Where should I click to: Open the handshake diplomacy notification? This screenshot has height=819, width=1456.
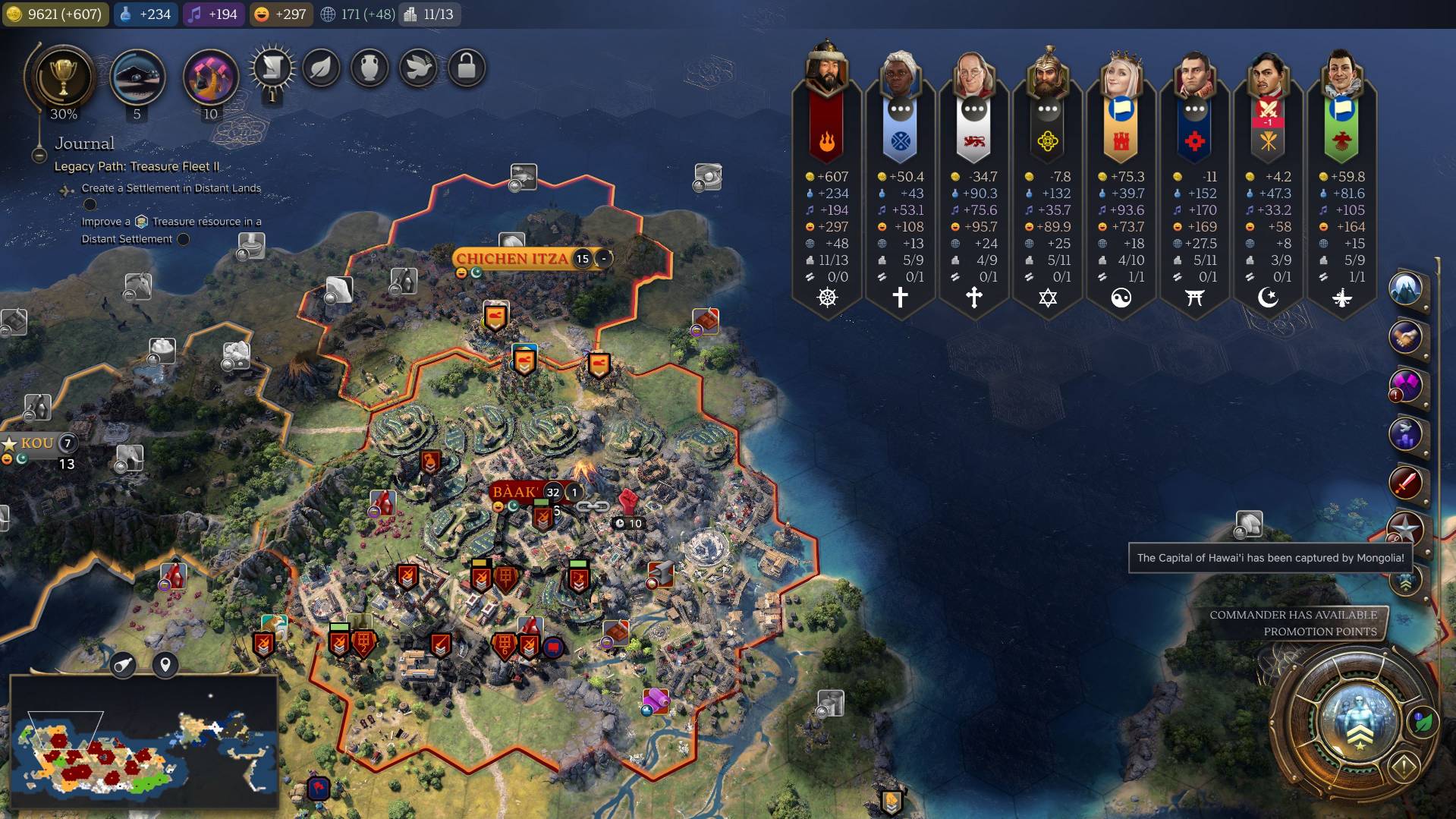(x=1405, y=337)
